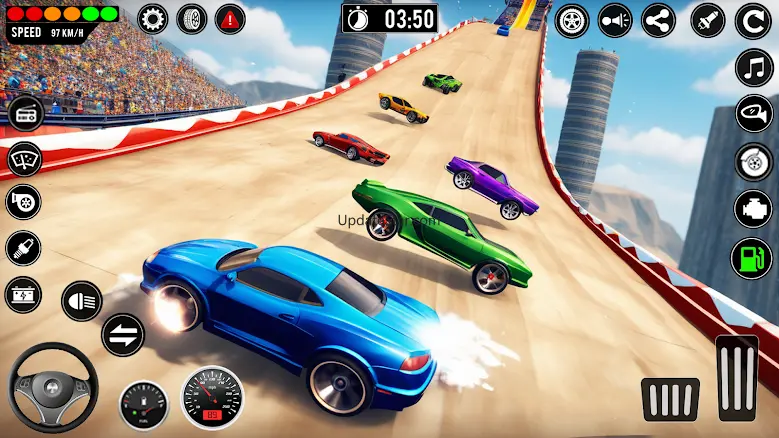Select the car battery icon
The image size is (779, 438).
click(23, 295)
